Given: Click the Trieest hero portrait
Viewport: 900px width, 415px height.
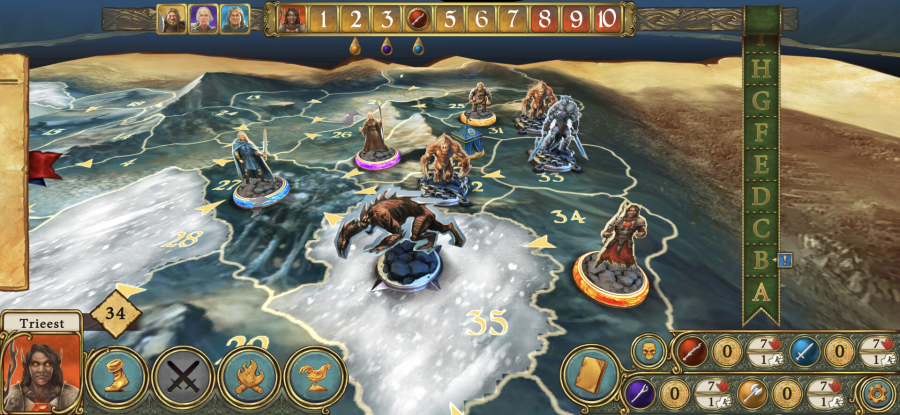Looking at the screenshot, I should [40, 372].
